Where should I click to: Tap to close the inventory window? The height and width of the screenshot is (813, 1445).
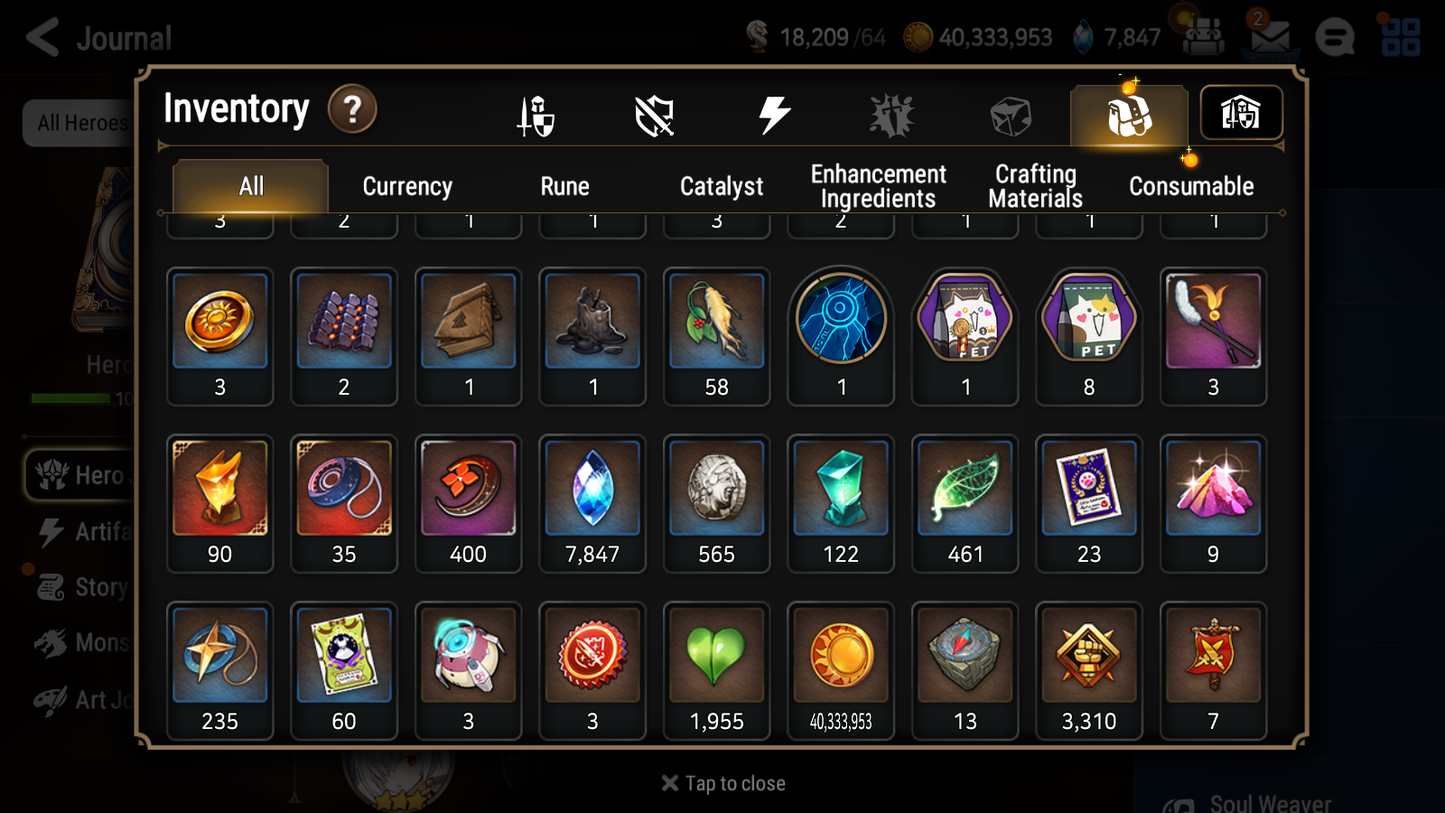722,783
